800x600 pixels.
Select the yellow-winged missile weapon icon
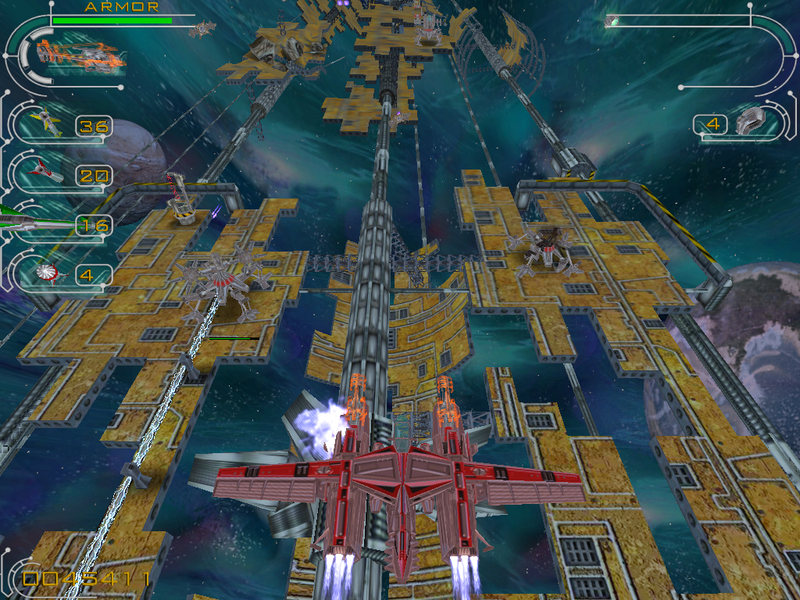44,122
